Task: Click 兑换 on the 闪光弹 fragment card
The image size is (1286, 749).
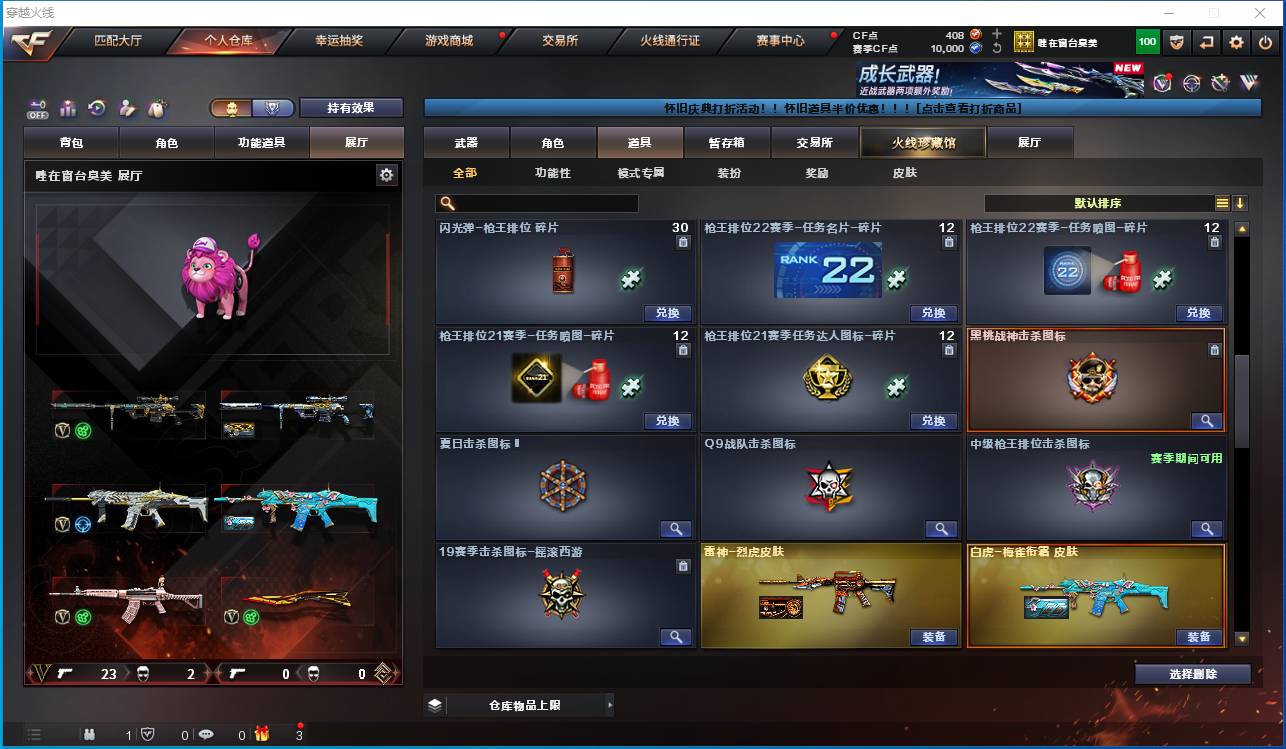Action: (668, 313)
